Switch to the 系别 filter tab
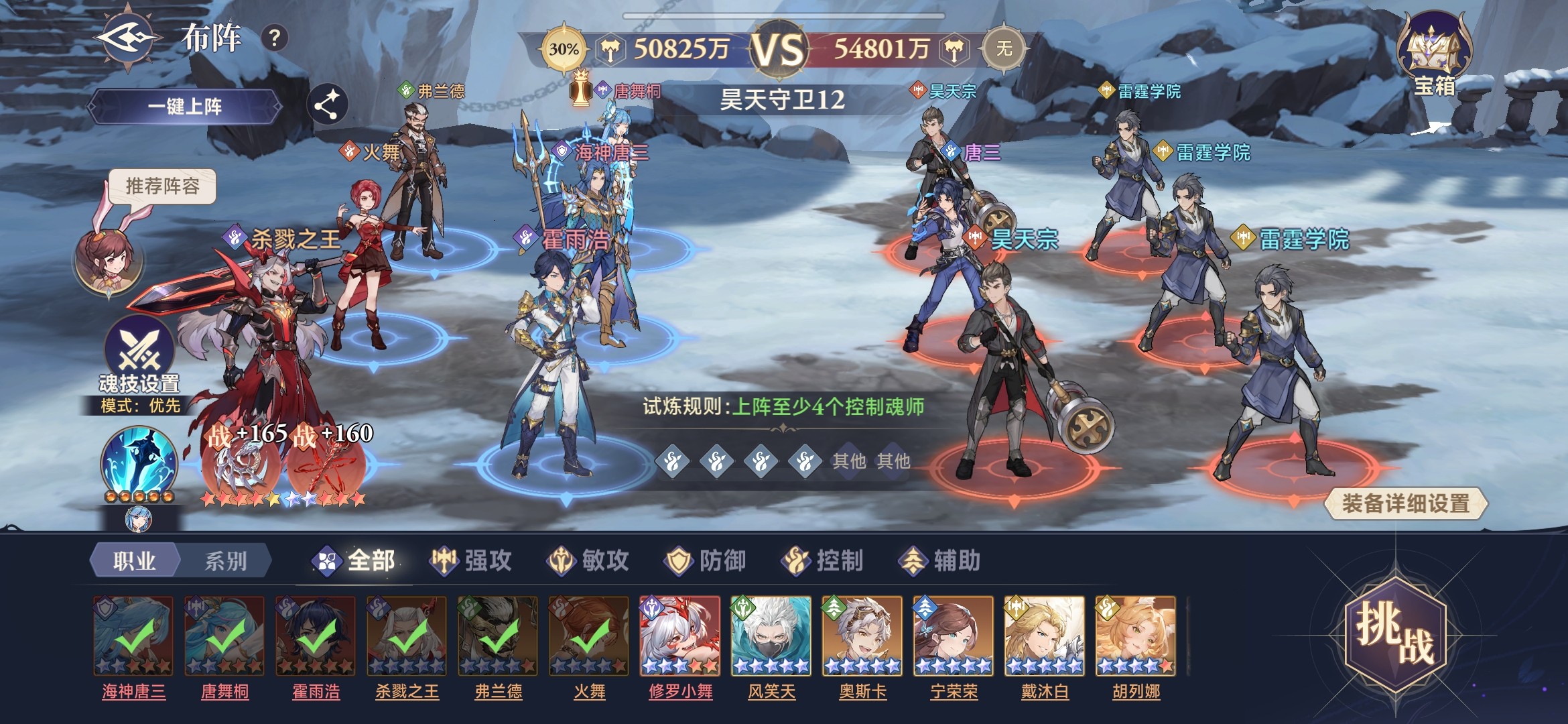1568x724 pixels. (225, 560)
